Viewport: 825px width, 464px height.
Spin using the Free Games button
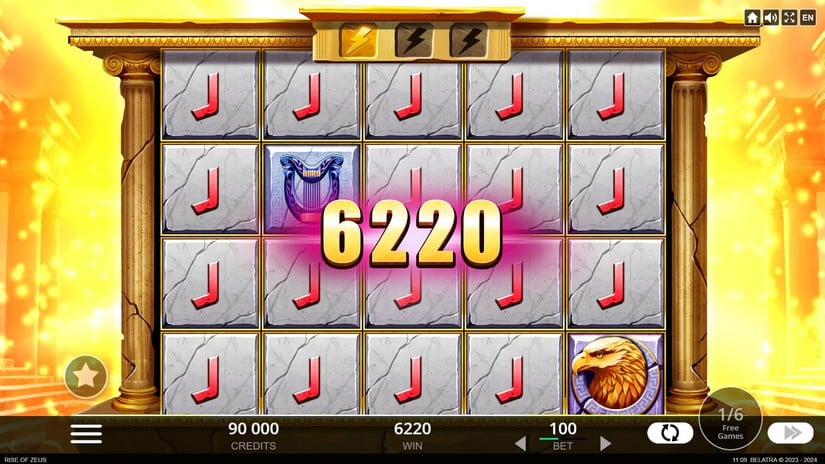tap(730, 420)
